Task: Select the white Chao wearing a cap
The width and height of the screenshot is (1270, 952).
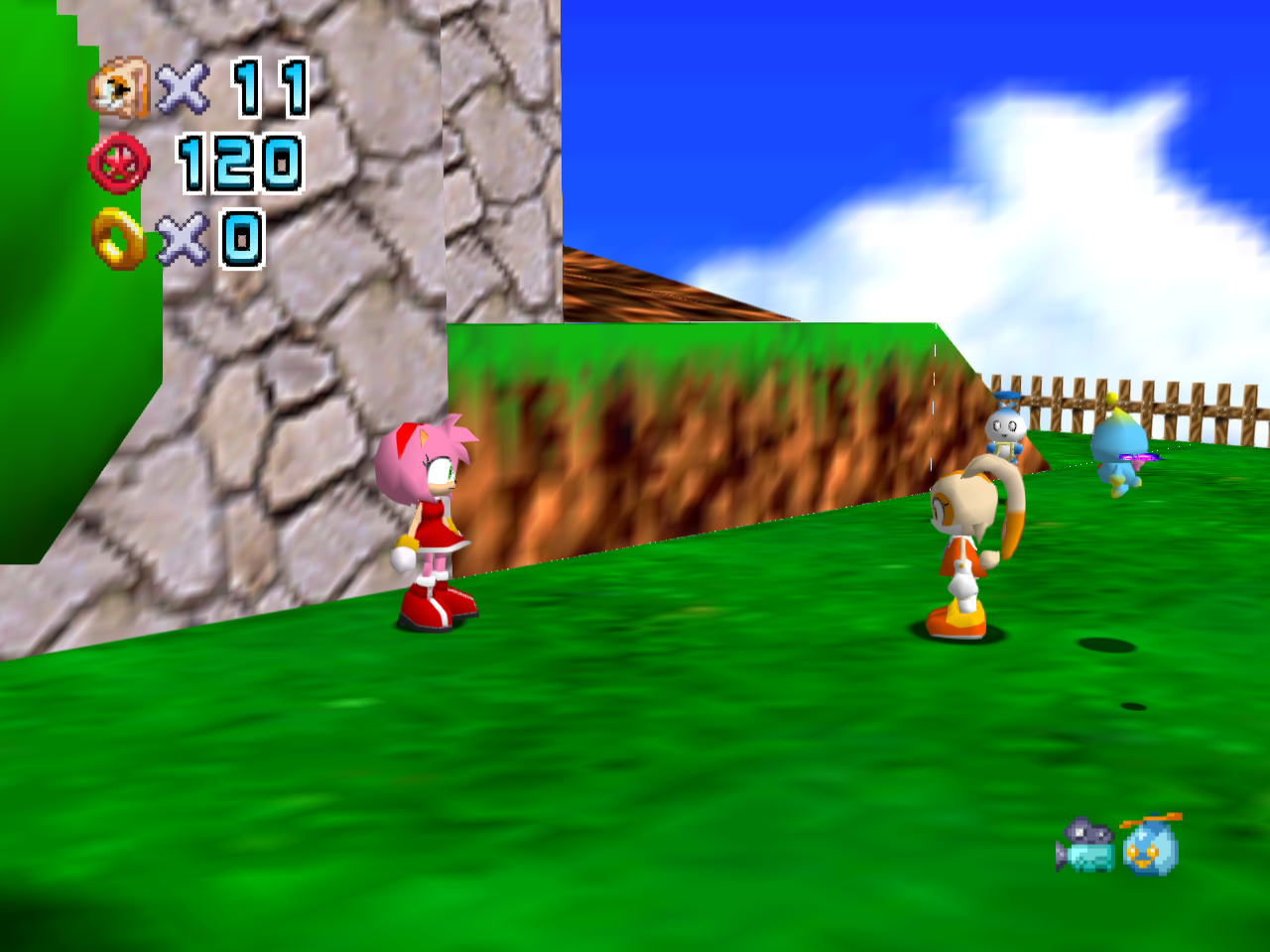Action: click(1004, 431)
